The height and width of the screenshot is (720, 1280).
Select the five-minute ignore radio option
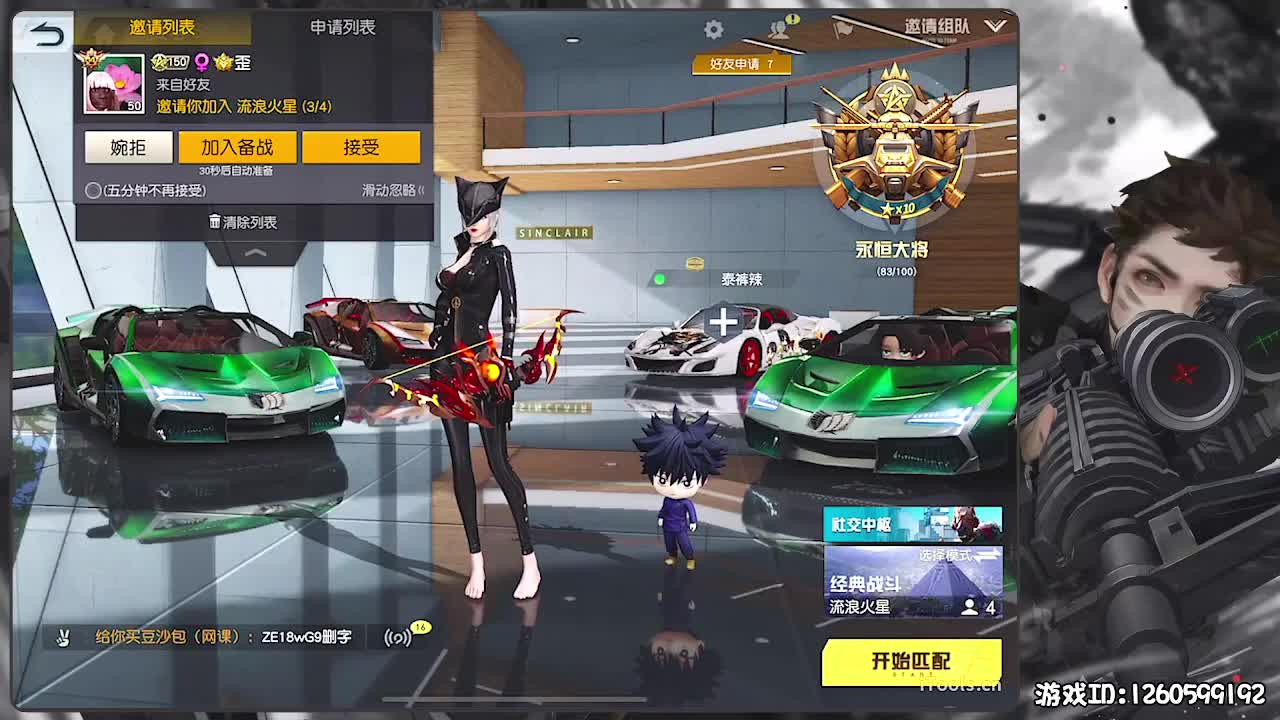[92, 190]
